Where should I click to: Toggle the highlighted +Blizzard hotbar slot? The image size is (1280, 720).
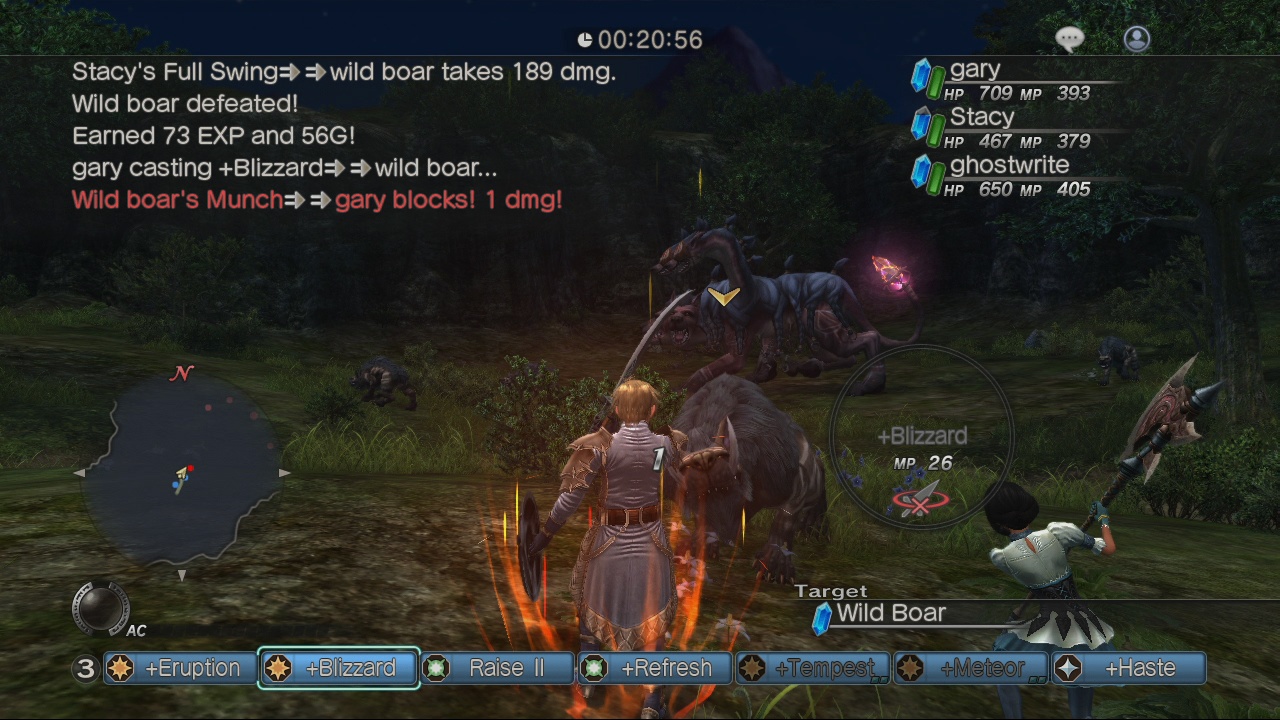click(337, 668)
